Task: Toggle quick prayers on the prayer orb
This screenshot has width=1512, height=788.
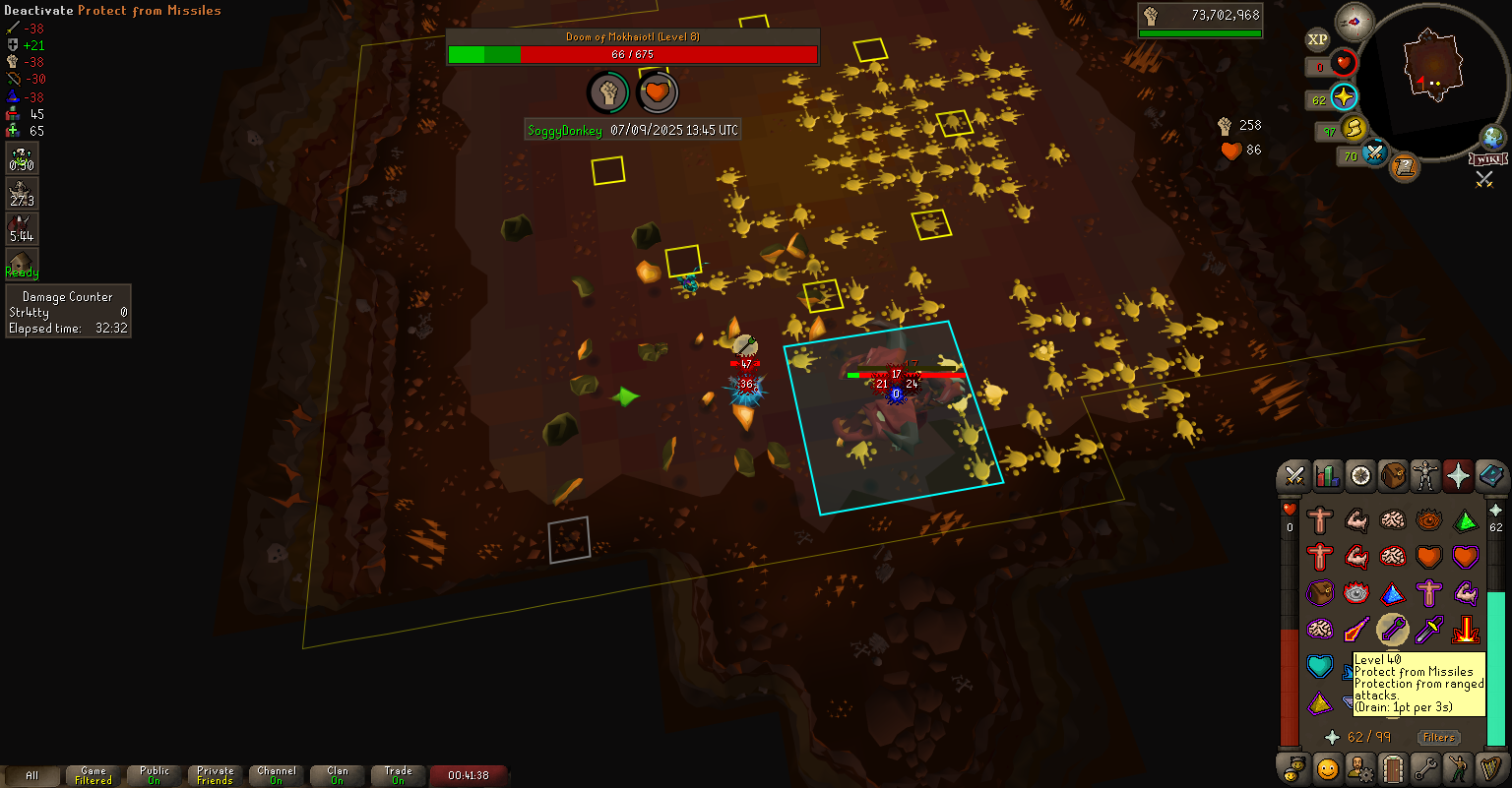Action: coord(1345,97)
